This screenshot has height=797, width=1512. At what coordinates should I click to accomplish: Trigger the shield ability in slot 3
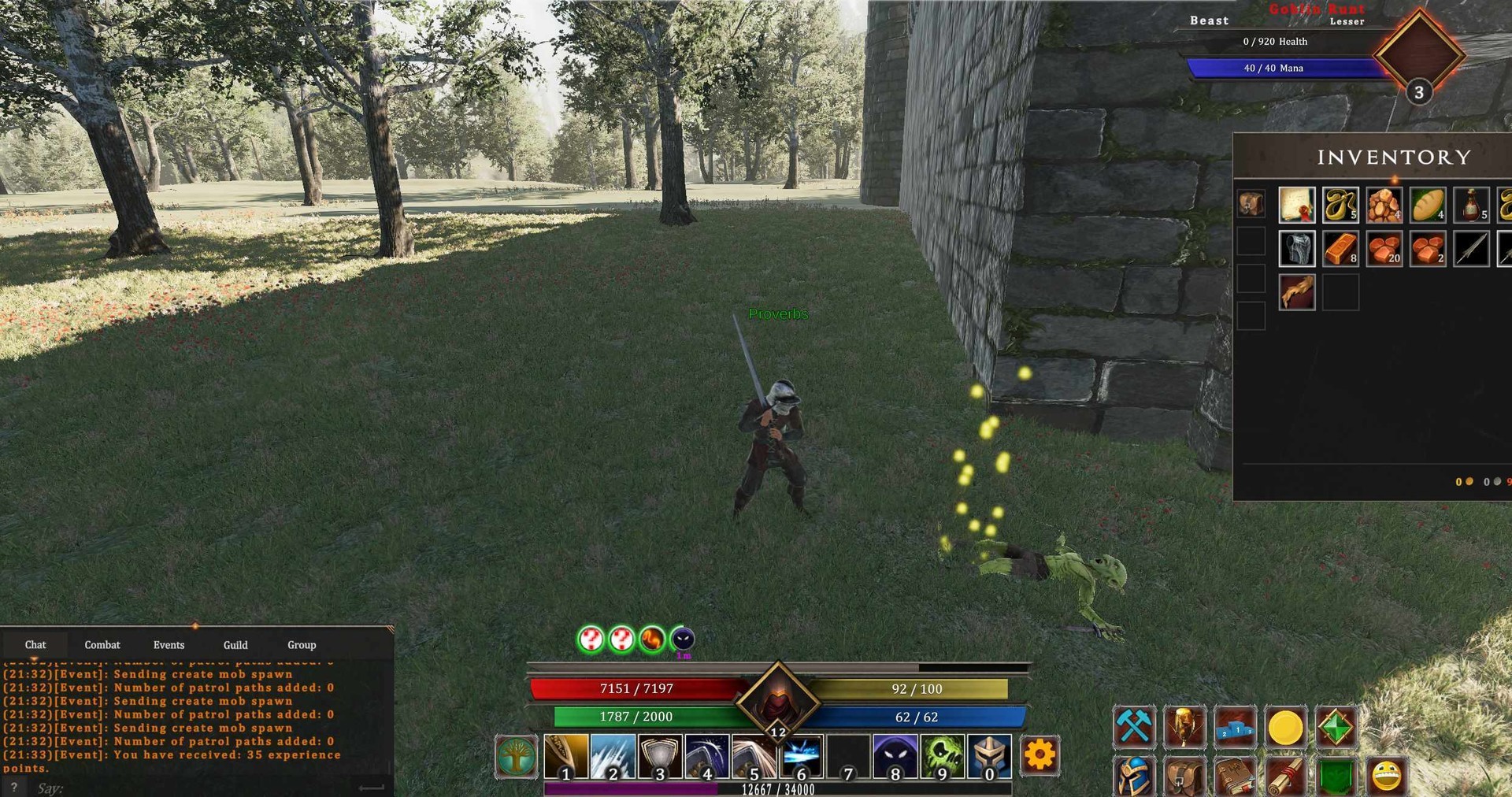tap(660, 756)
